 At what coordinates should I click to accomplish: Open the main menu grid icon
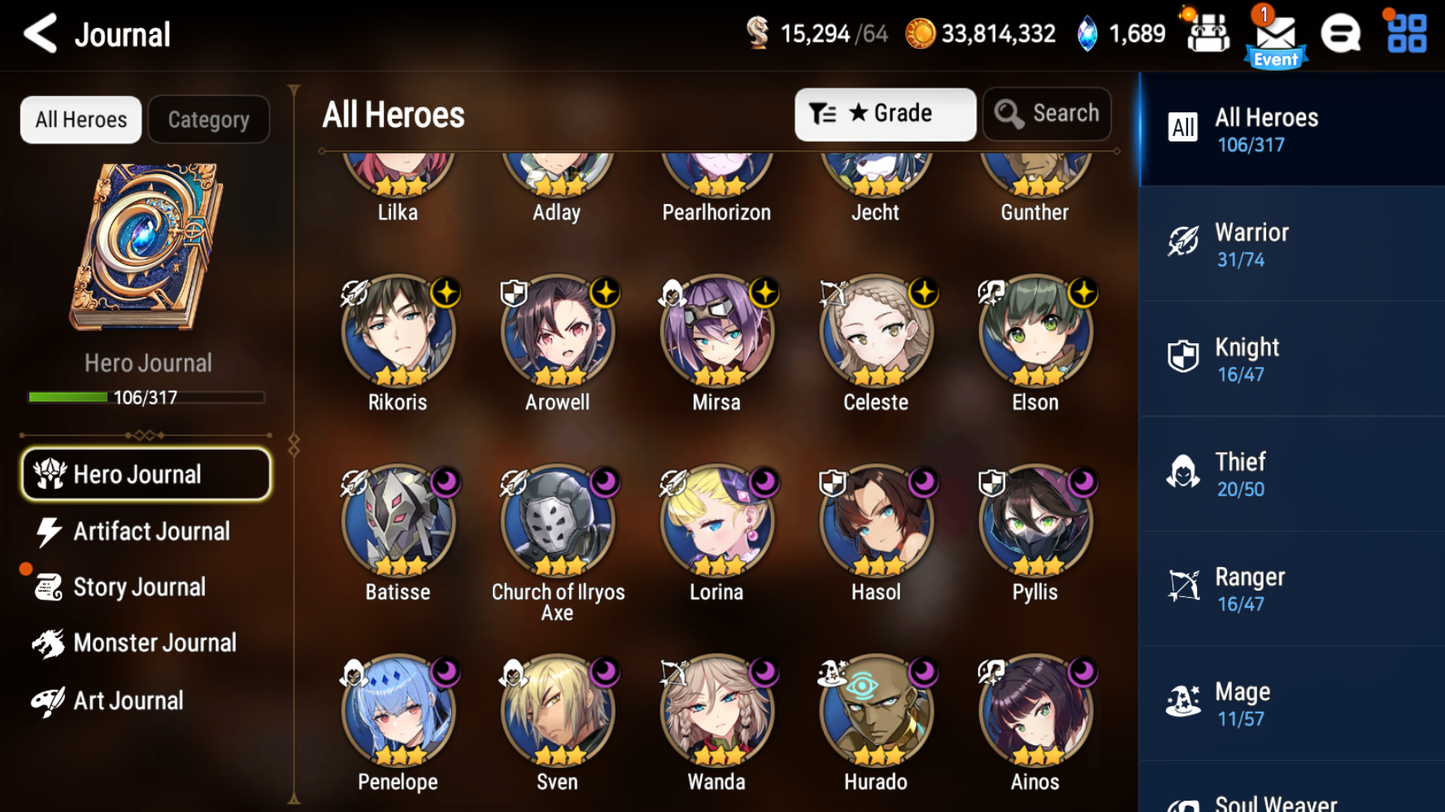coord(1408,33)
